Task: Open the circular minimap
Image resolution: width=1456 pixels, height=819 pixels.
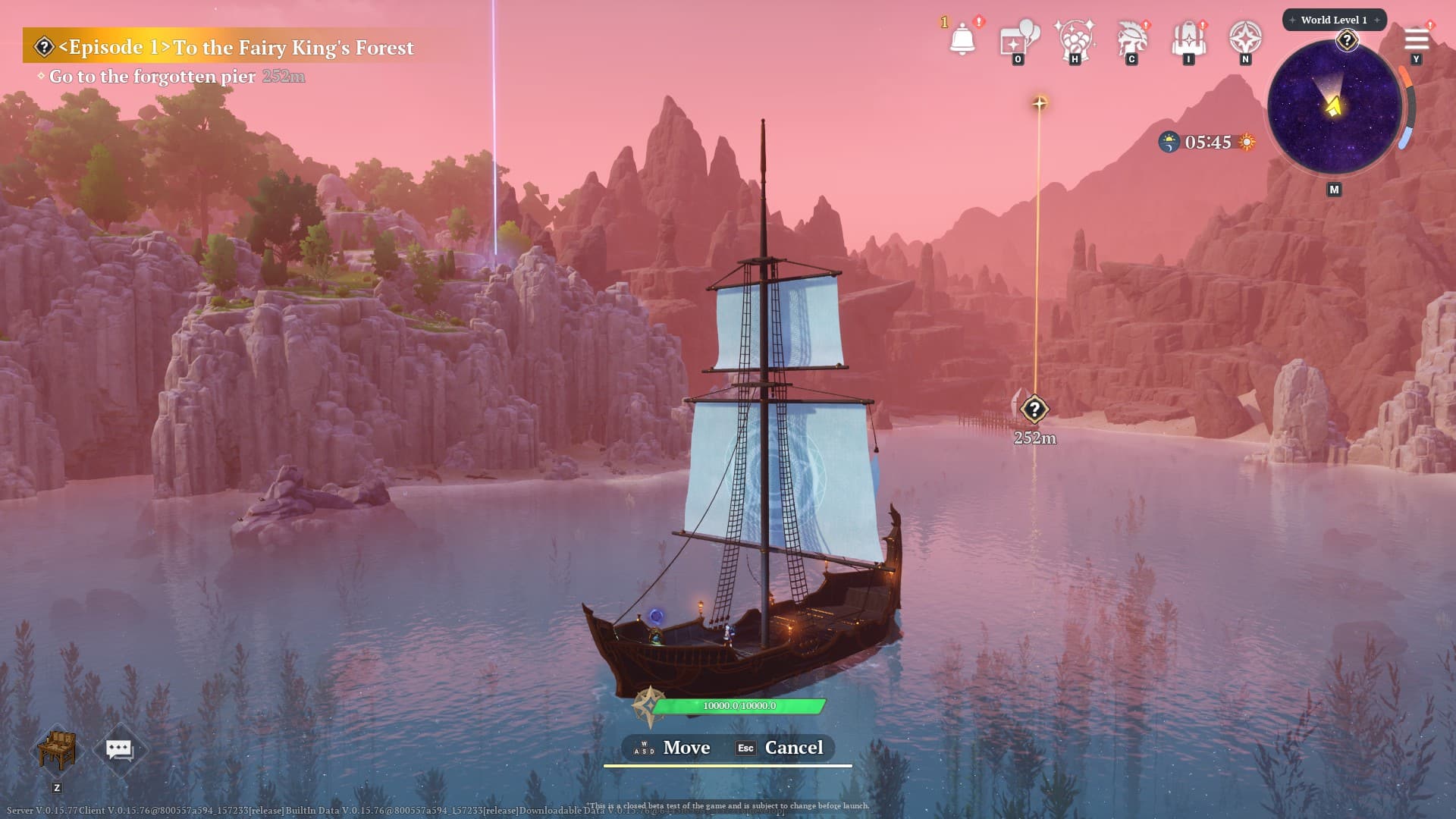Action: 1334,107
